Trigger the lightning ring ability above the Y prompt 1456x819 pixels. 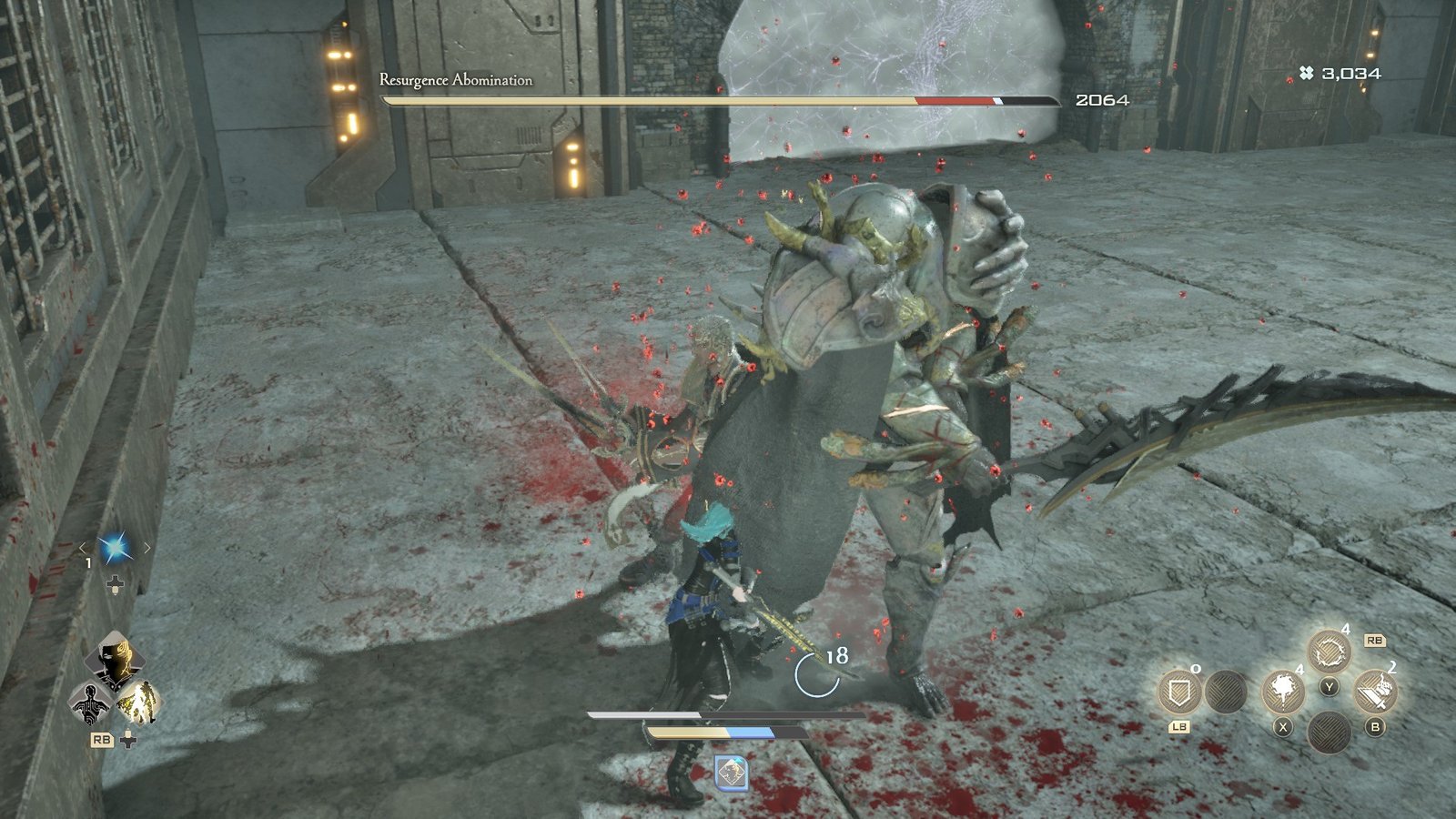(x=1330, y=649)
